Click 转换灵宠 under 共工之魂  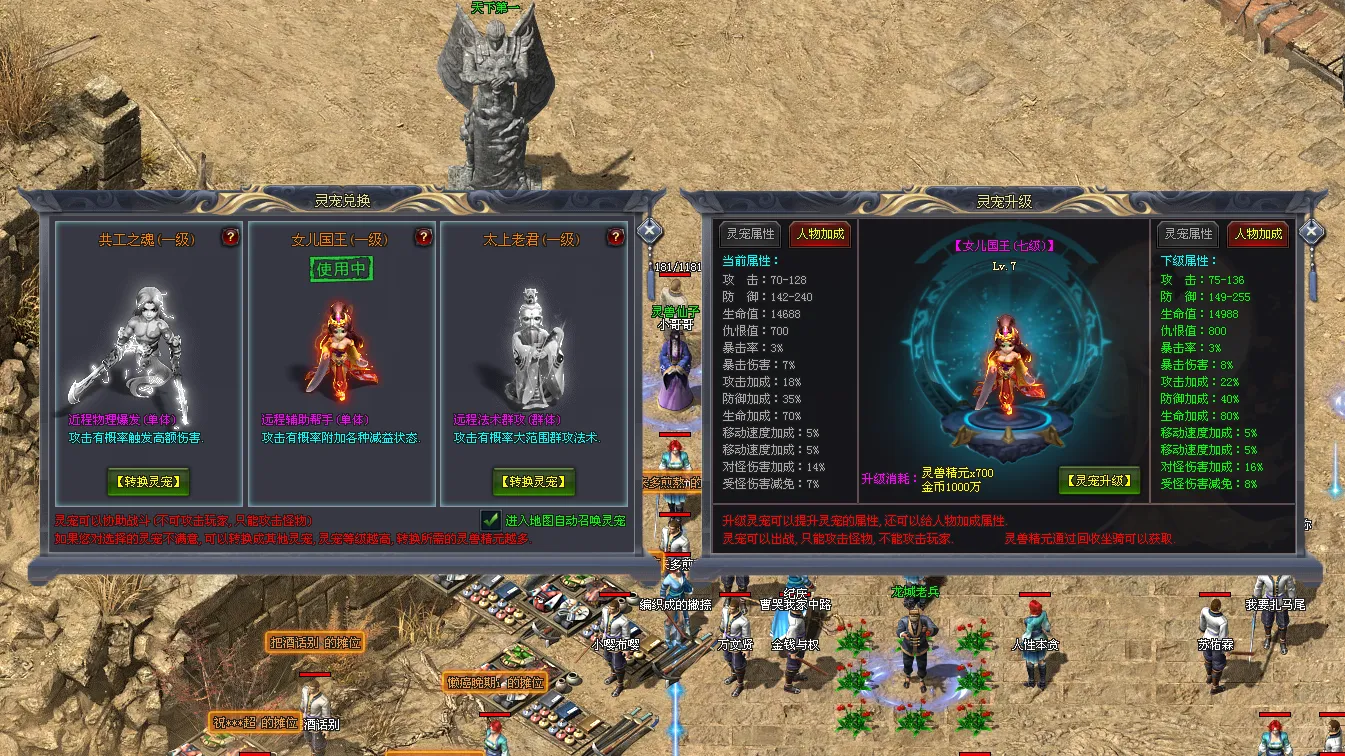click(147, 482)
